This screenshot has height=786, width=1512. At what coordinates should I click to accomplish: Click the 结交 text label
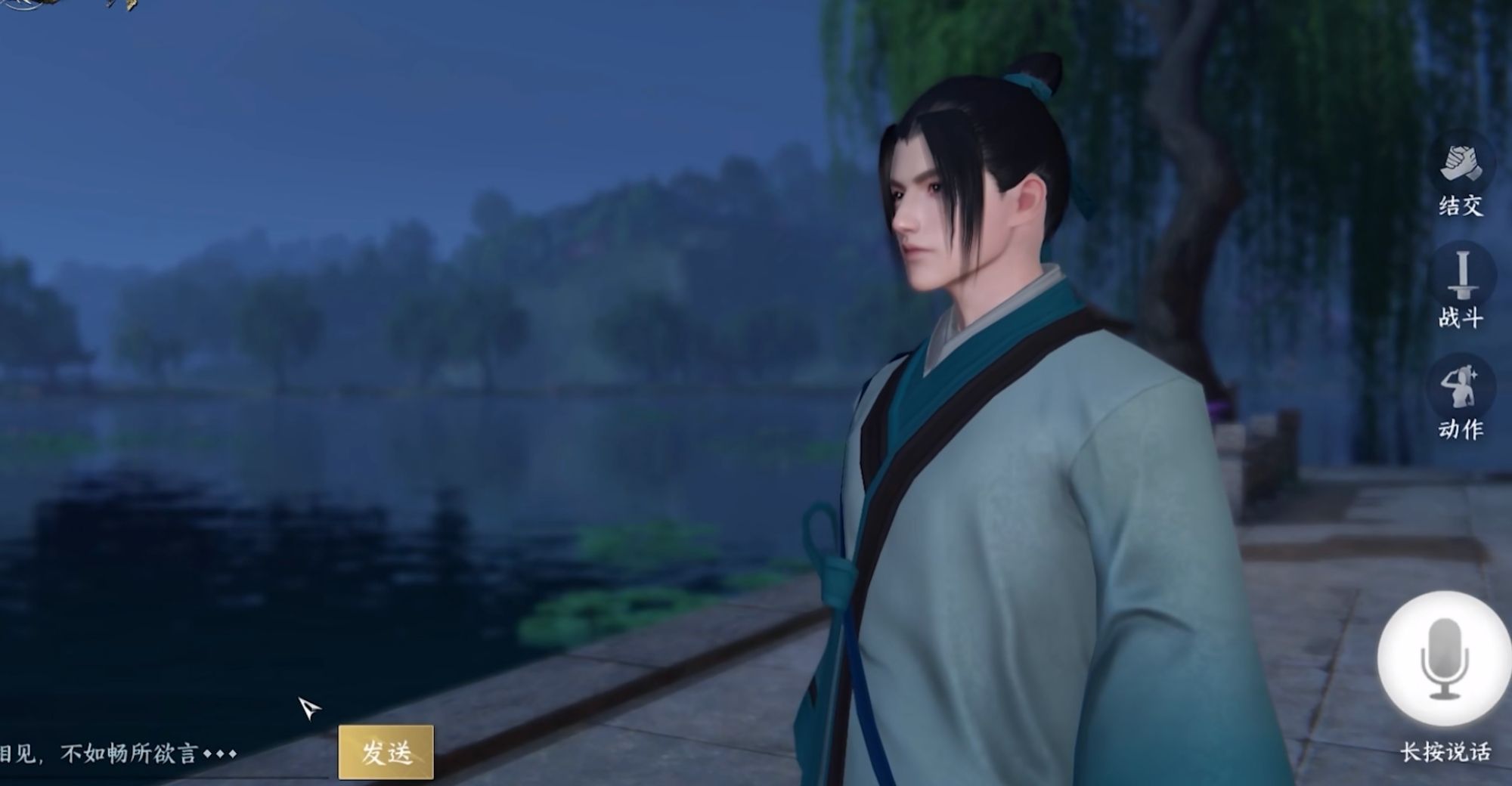[x=1462, y=204]
